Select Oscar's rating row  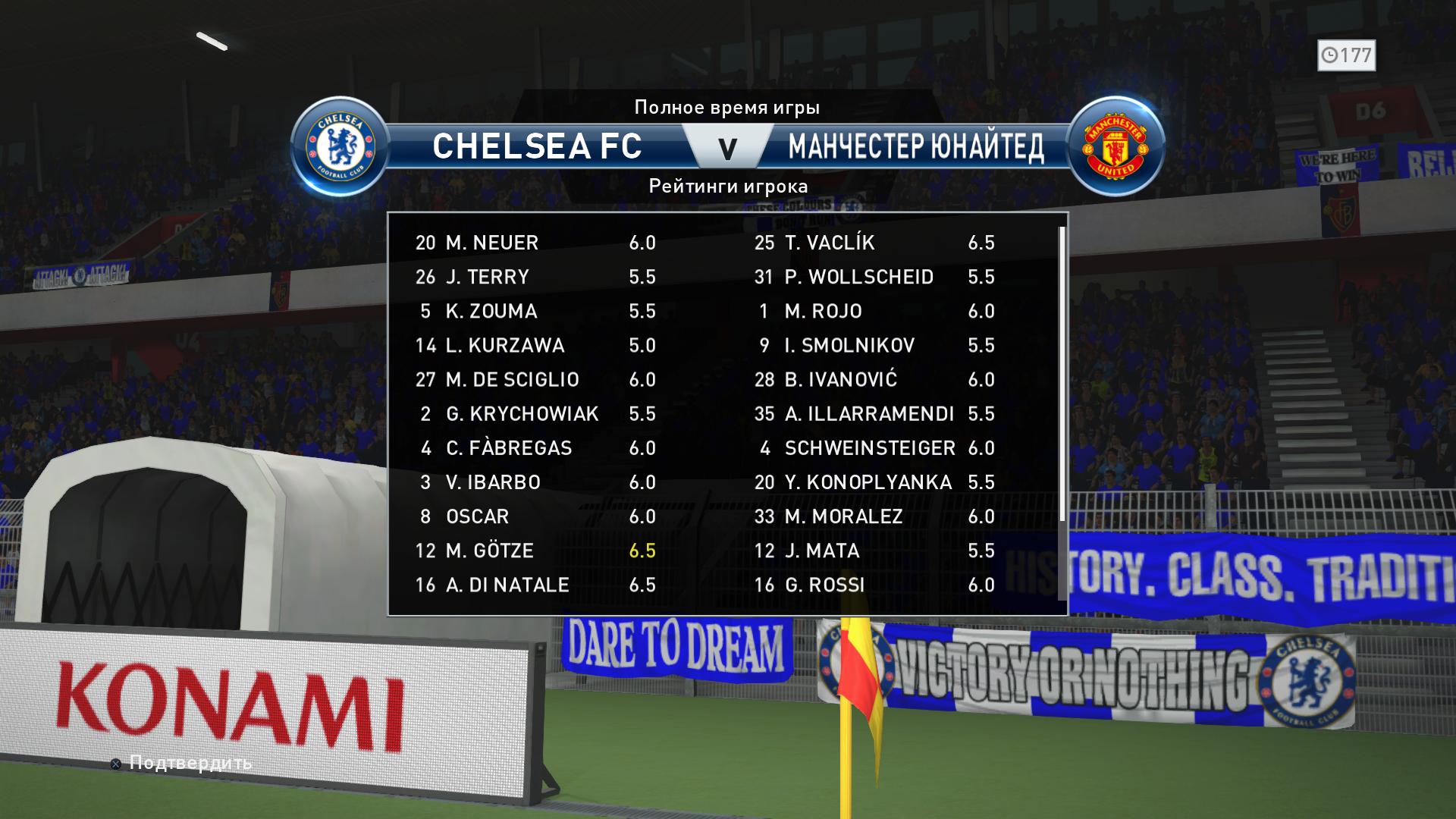[x=535, y=516]
